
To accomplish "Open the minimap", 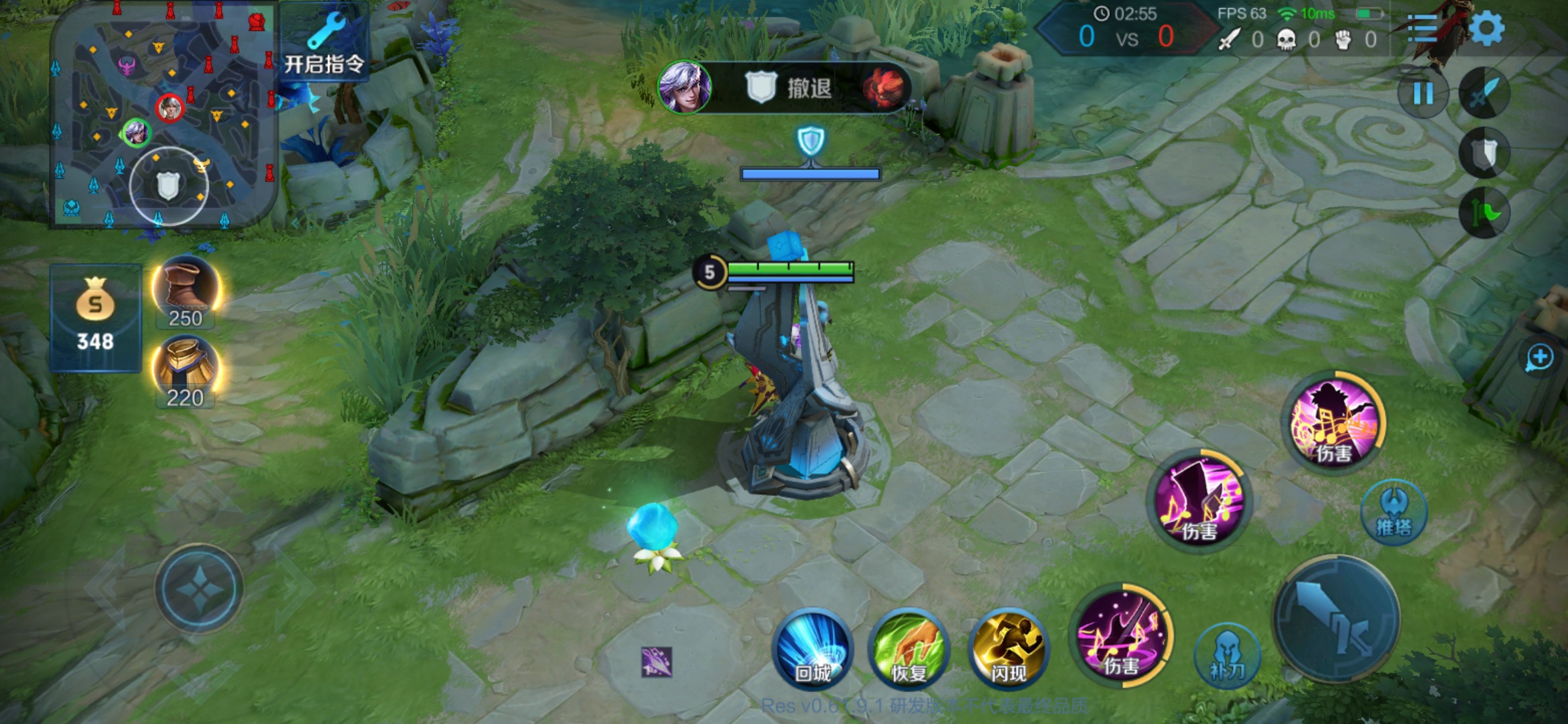I will 164,115.
